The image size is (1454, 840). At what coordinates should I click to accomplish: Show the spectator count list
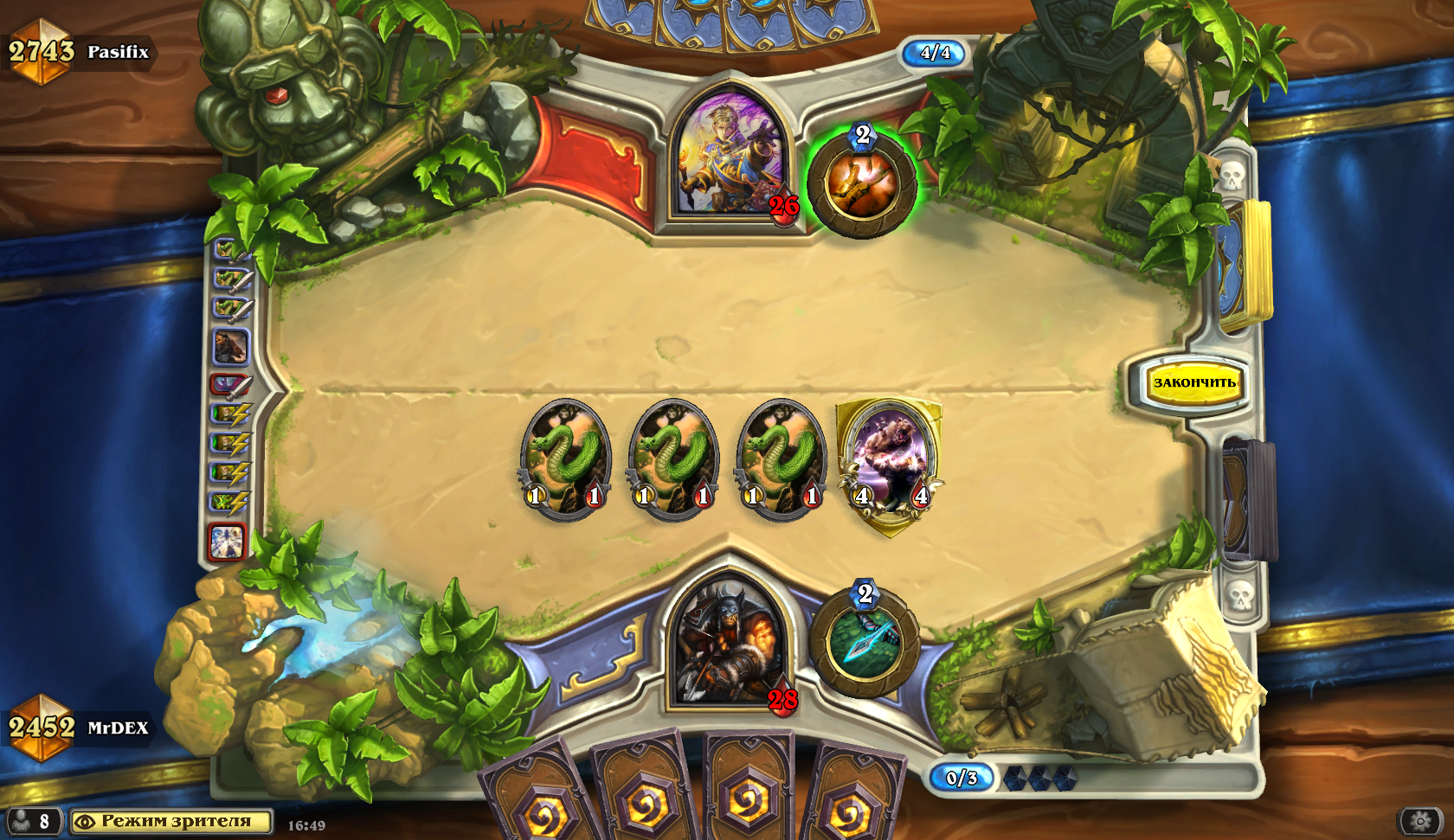tap(31, 821)
